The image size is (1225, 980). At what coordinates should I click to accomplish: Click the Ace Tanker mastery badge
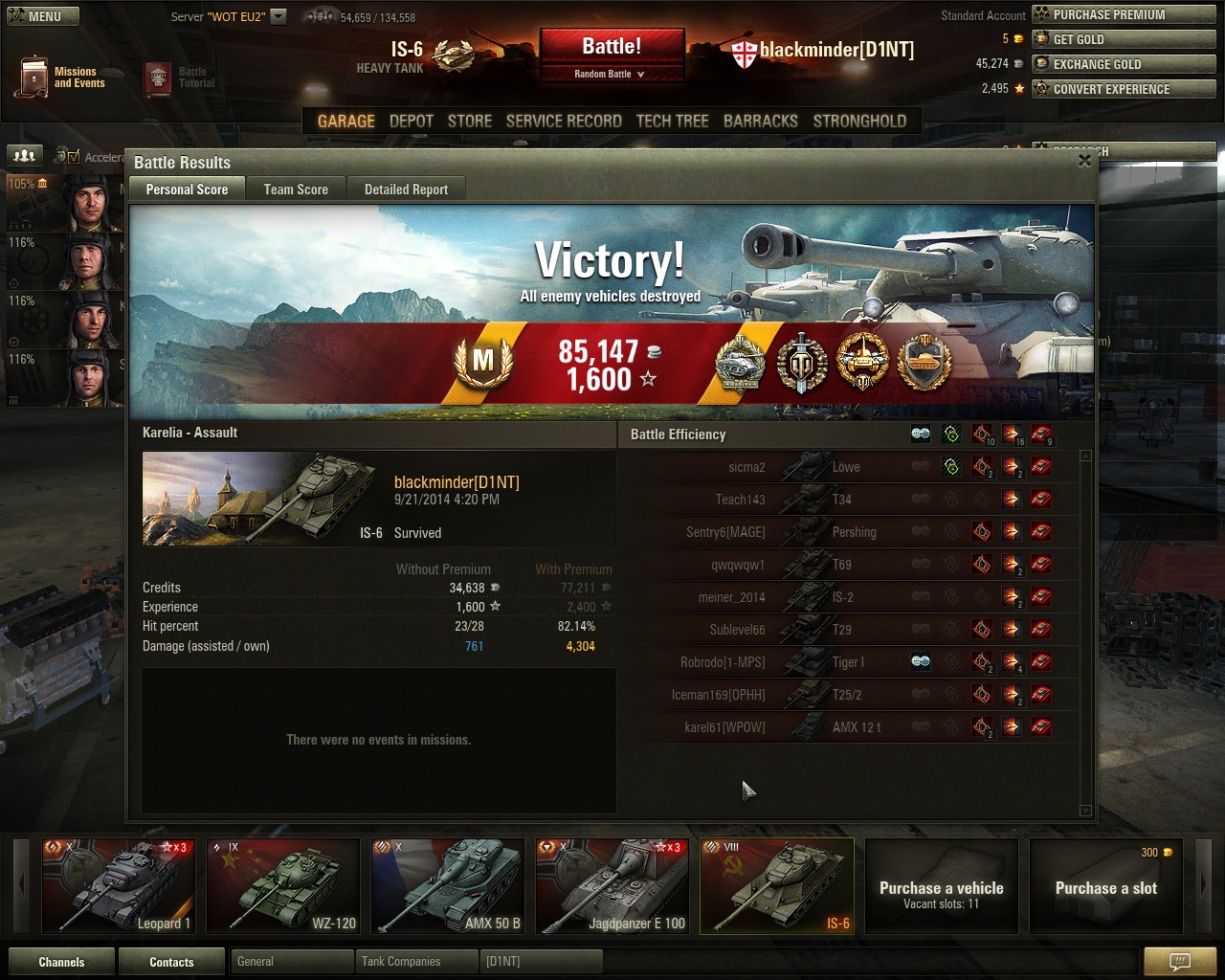(483, 363)
